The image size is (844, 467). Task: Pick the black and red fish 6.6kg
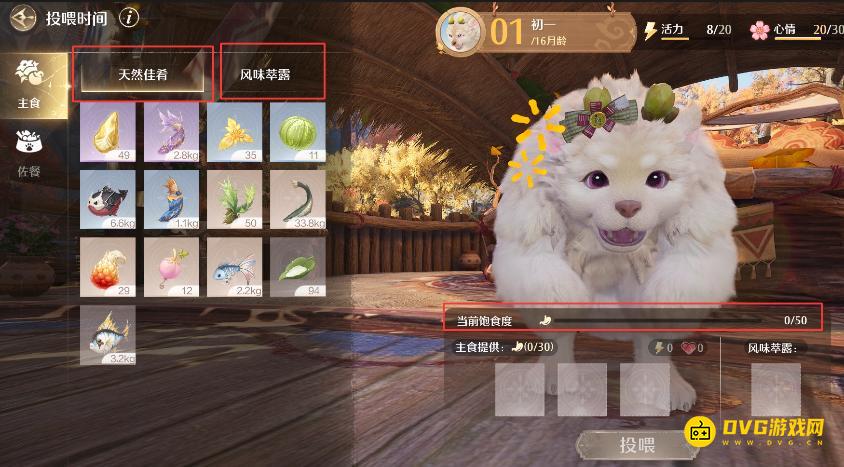point(108,199)
